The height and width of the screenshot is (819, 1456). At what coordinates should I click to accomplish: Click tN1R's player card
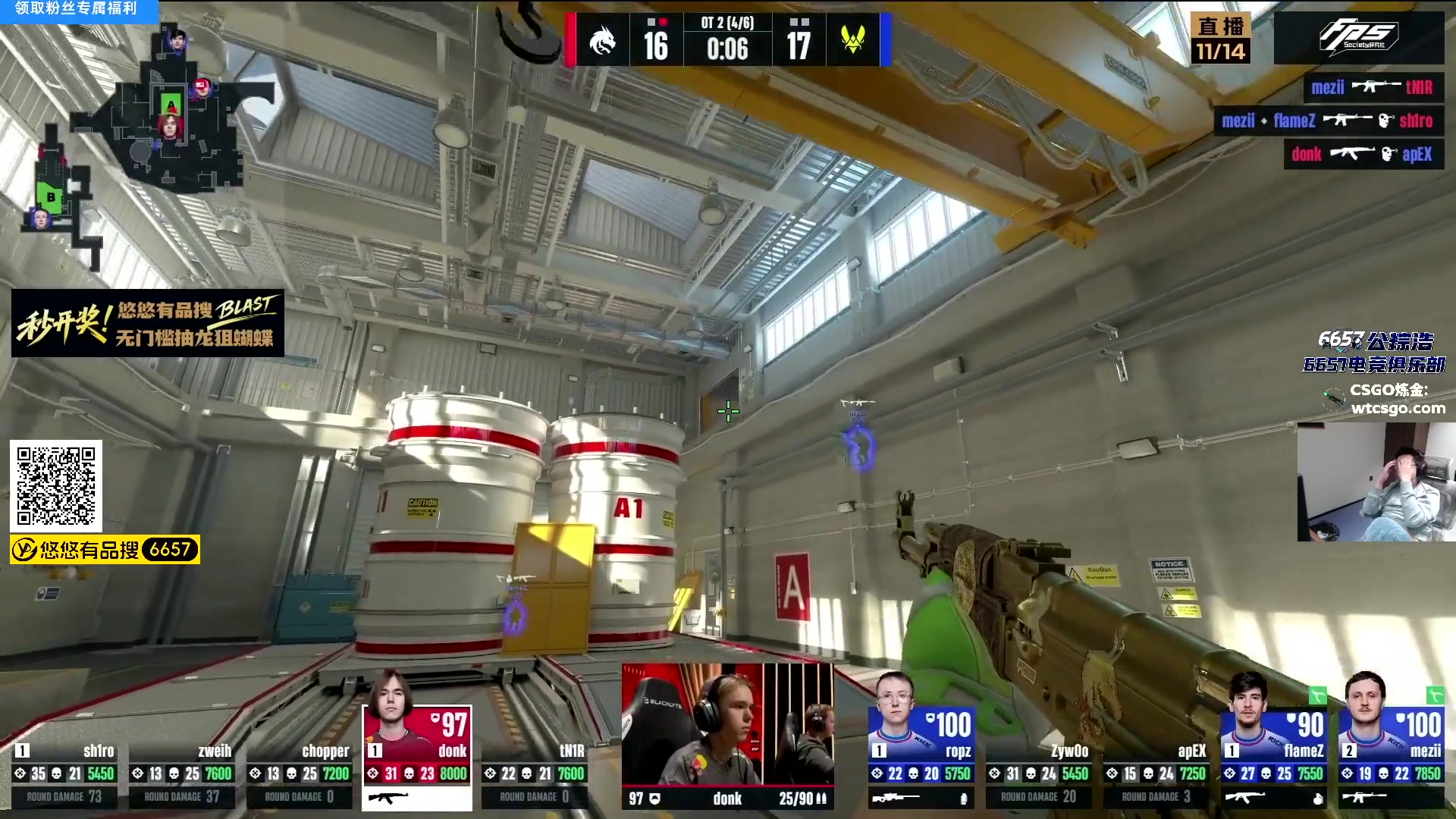[535, 773]
